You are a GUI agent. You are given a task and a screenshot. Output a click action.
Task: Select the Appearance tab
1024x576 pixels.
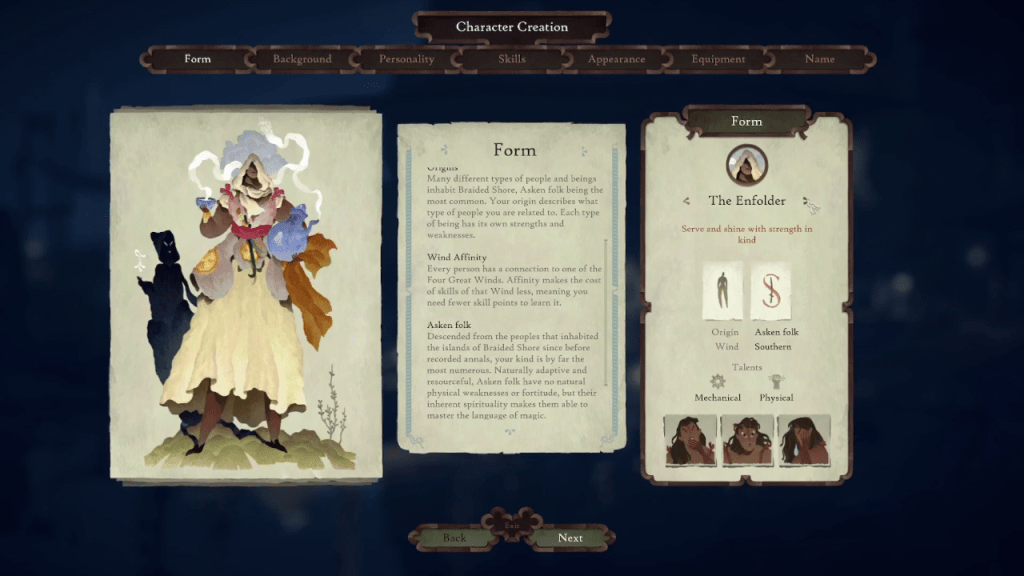[616, 59]
